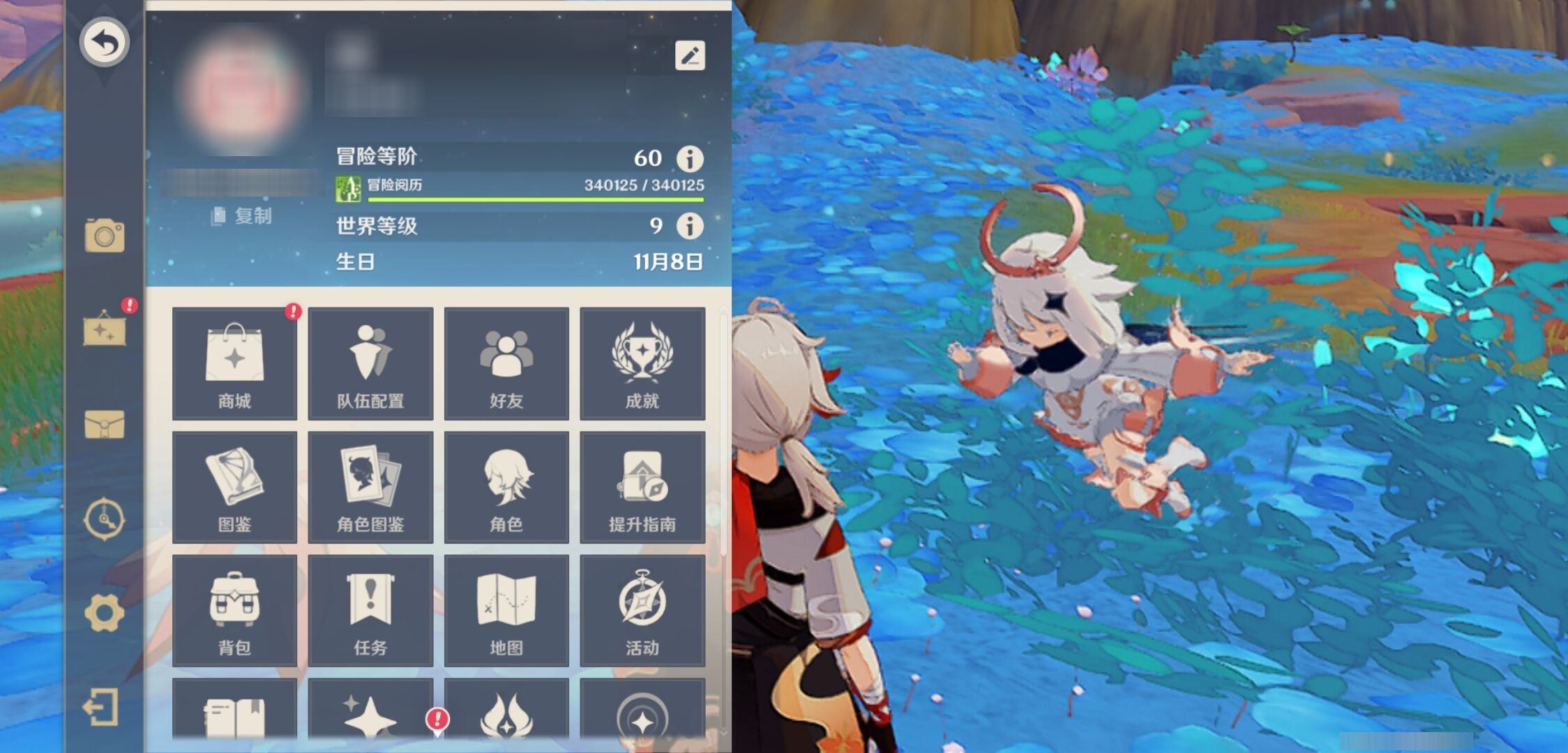Open 队伍配置 party setup
This screenshot has width=1568, height=753.
point(370,363)
